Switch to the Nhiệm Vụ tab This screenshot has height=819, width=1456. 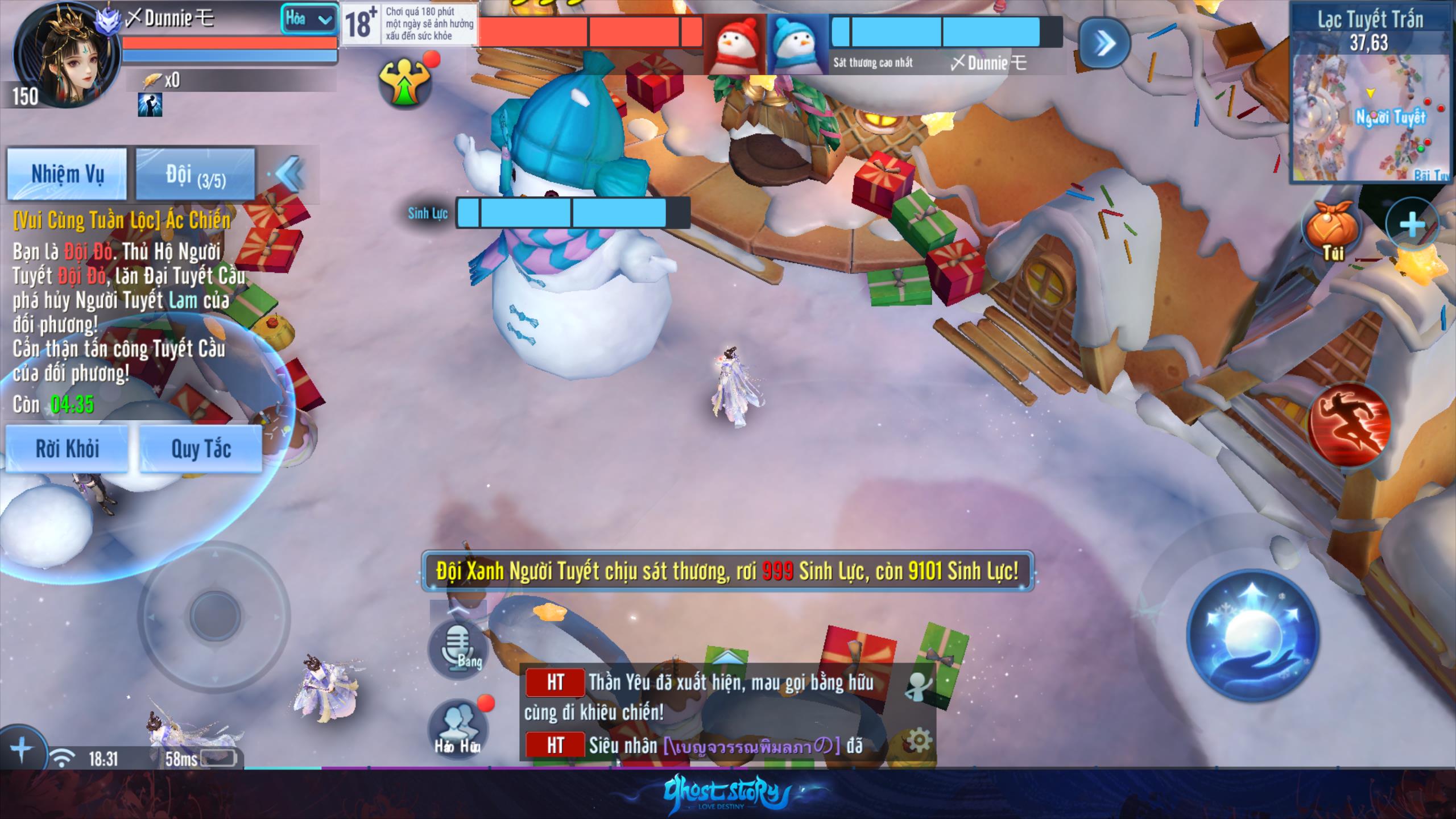point(67,174)
